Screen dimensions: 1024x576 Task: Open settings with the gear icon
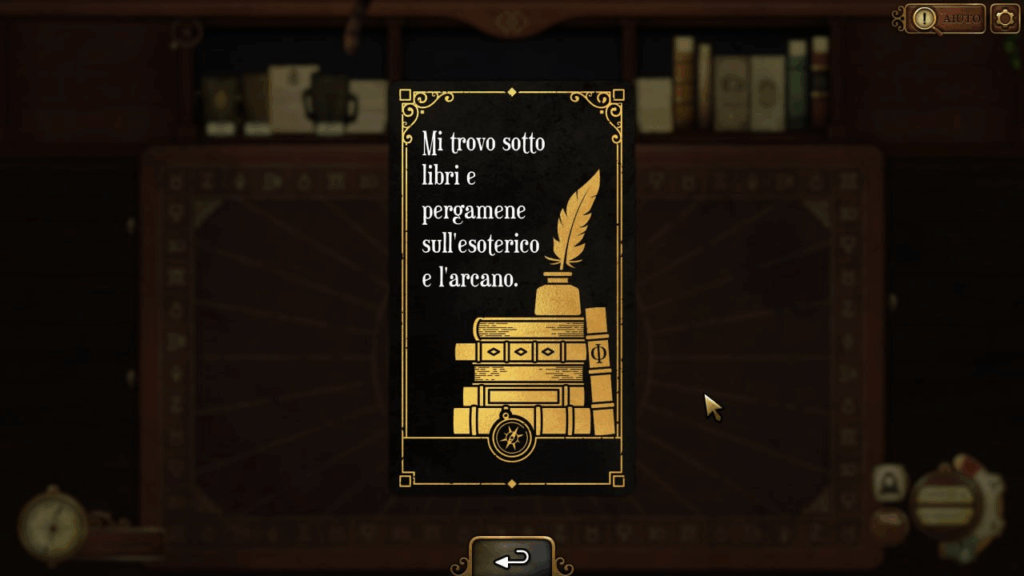[1005, 18]
